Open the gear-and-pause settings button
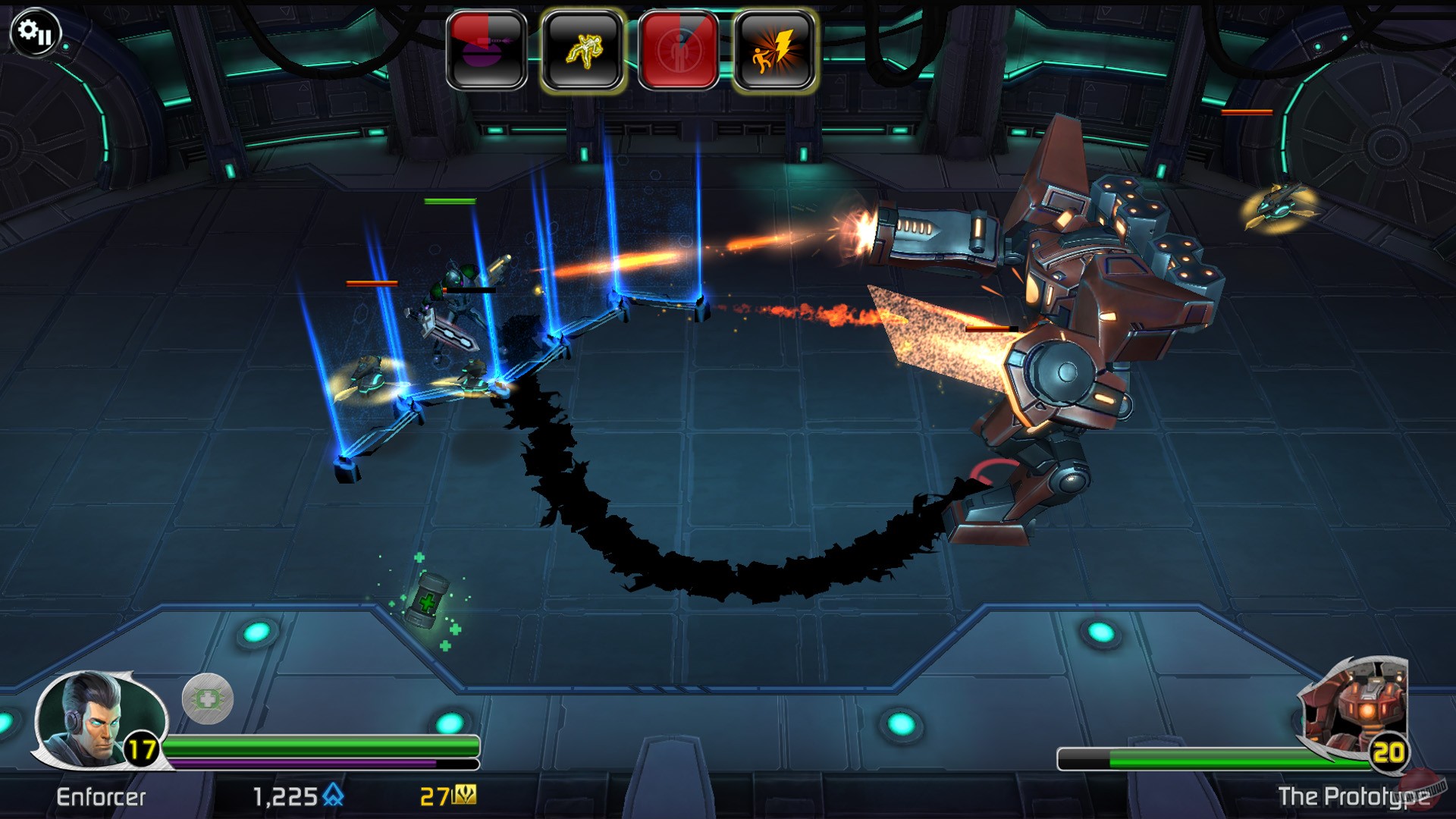Viewport: 1456px width, 819px height. click(35, 33)
